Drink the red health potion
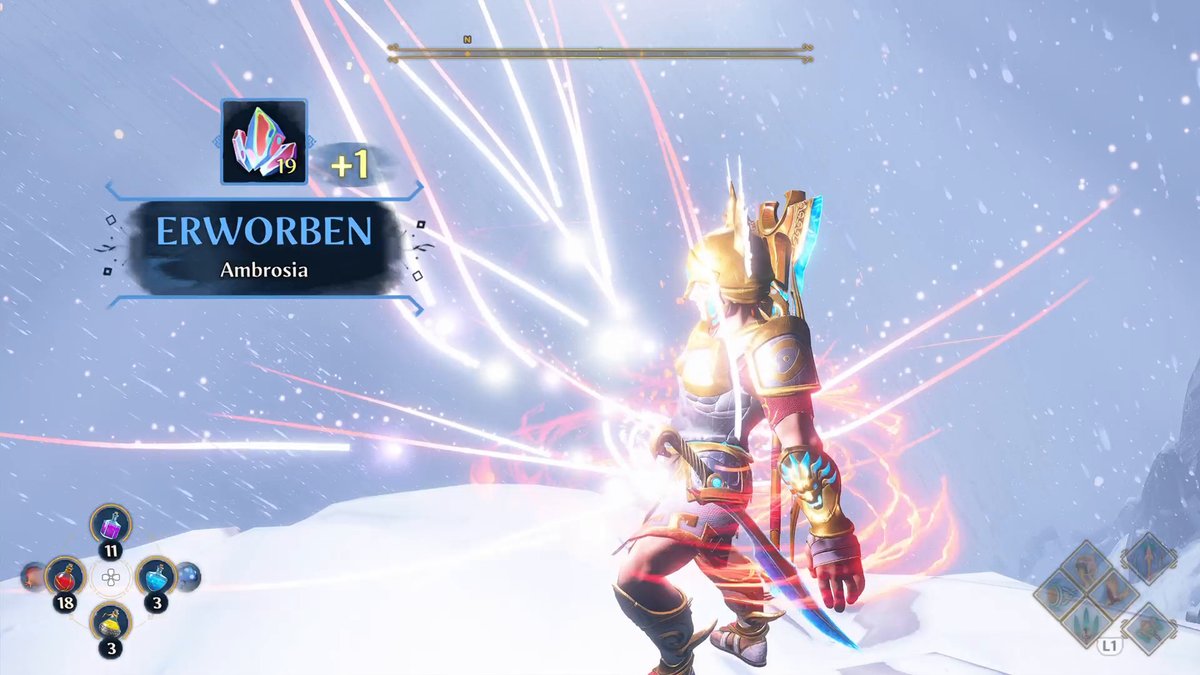The image size is (1200, 675). pos(65,577)
